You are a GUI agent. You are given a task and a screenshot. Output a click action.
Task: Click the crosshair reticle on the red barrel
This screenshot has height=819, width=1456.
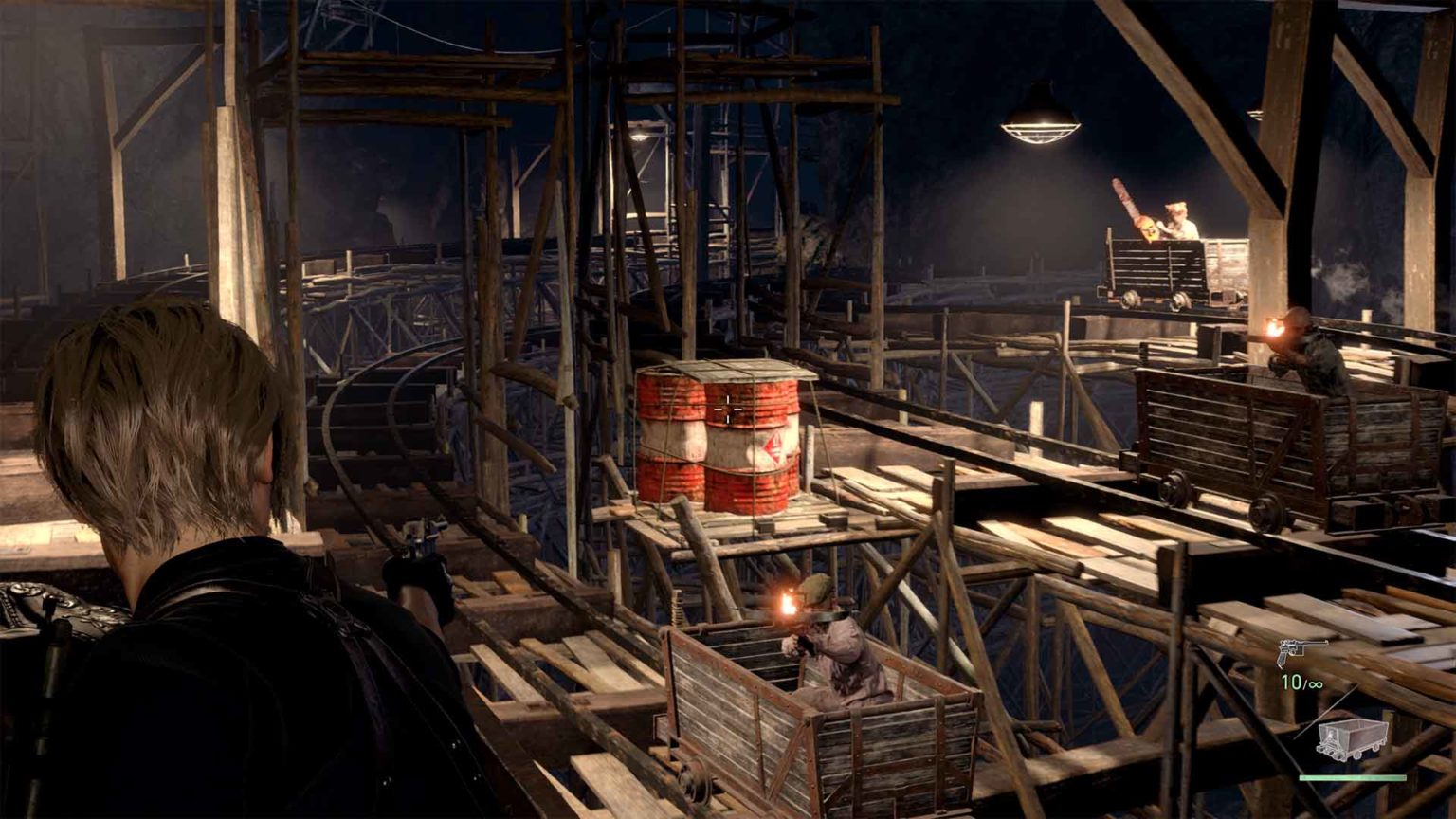(726, 409)
